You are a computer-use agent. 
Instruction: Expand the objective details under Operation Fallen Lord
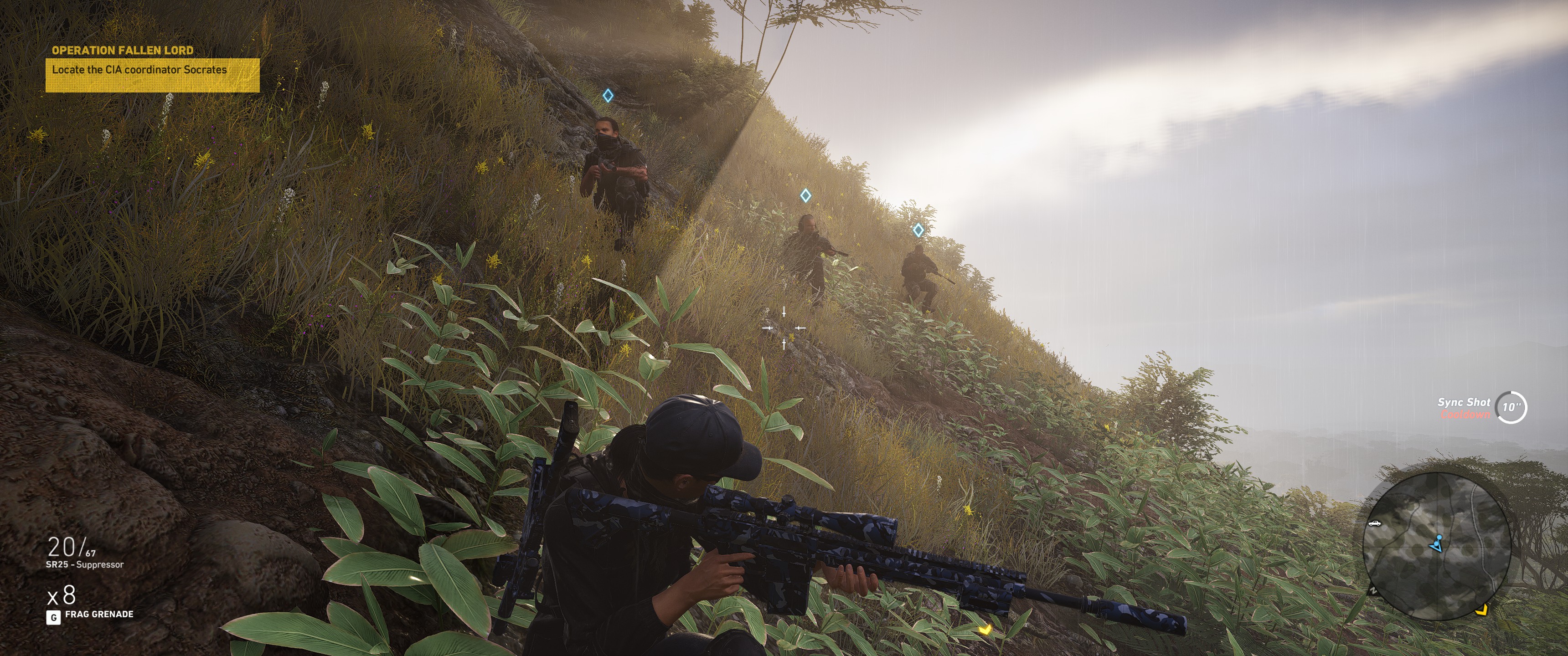[140, 70]
